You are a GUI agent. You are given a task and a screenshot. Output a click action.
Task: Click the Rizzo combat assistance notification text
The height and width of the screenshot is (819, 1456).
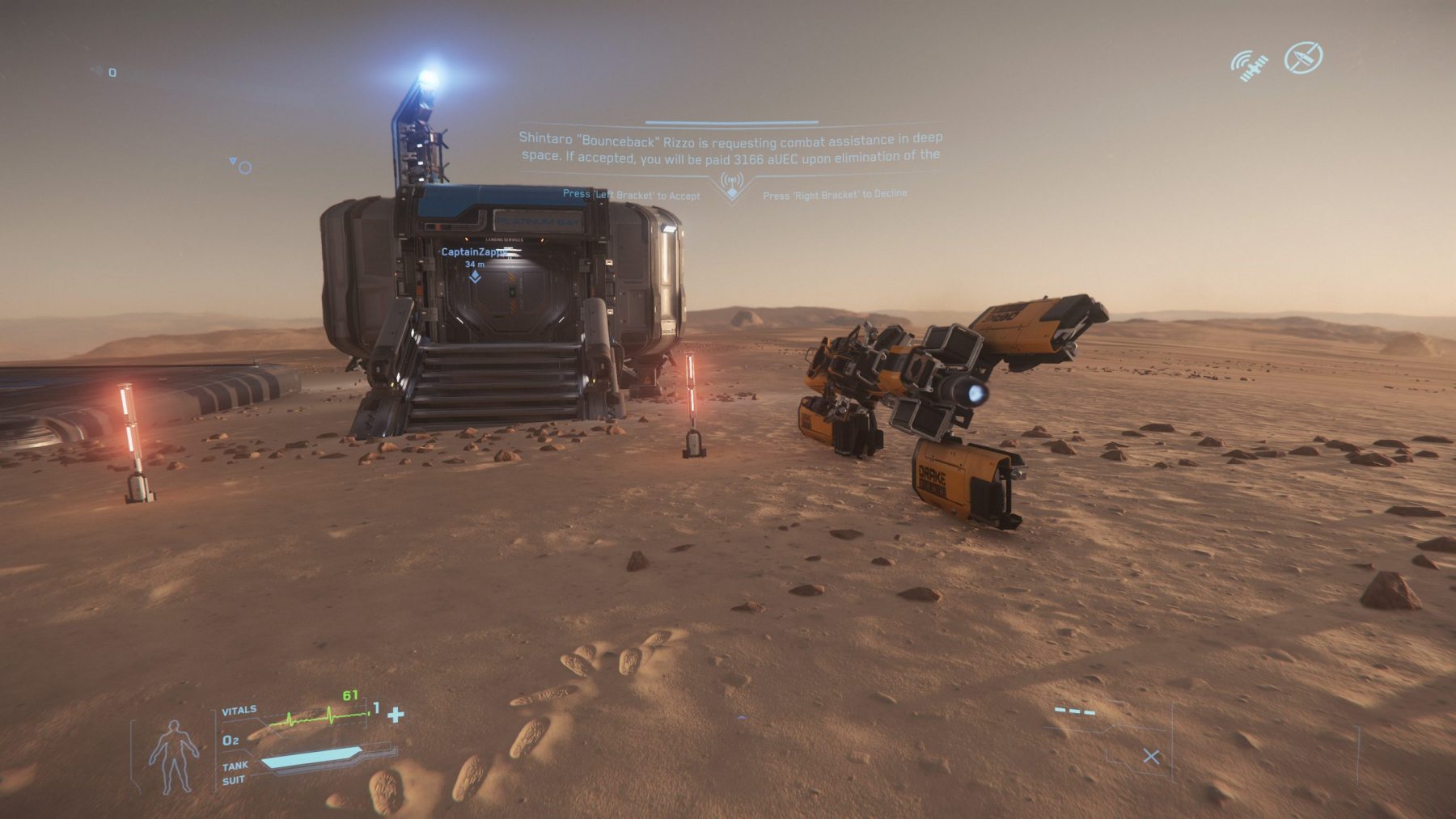click(730, 148)
